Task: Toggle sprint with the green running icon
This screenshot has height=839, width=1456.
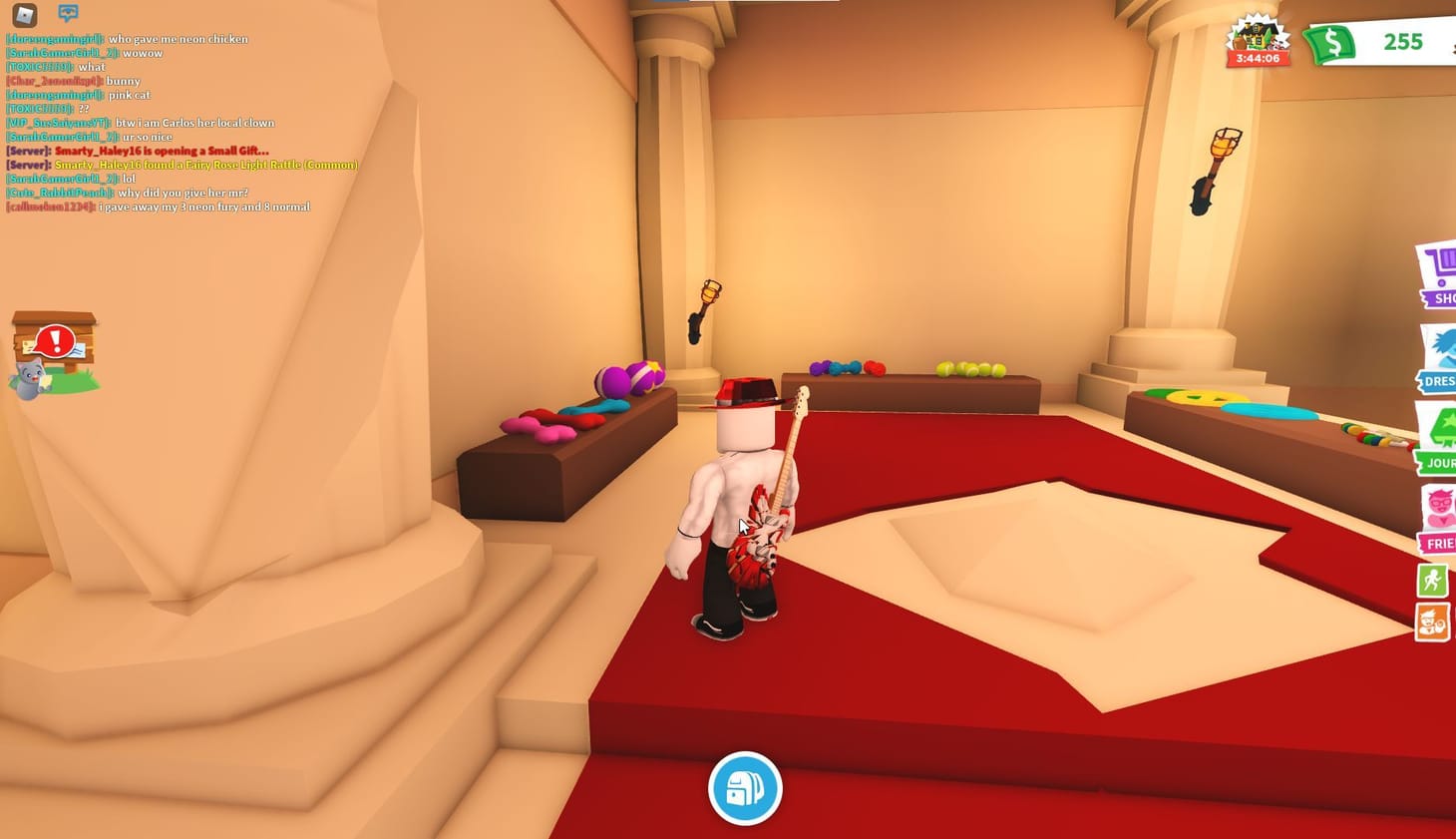Action: [x=1432, y=579]
